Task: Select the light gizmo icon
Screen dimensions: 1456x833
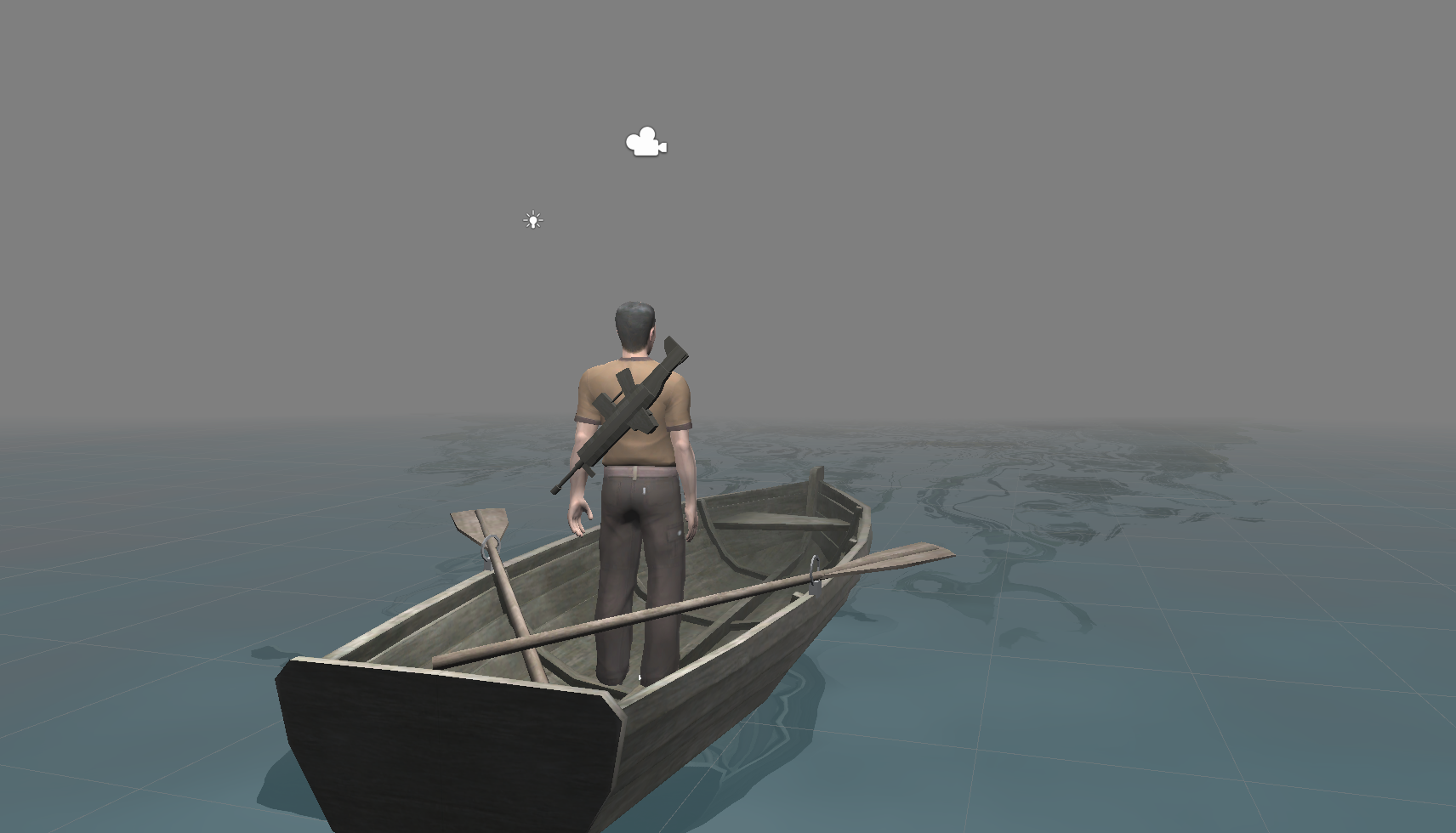Action: point(532,221)
